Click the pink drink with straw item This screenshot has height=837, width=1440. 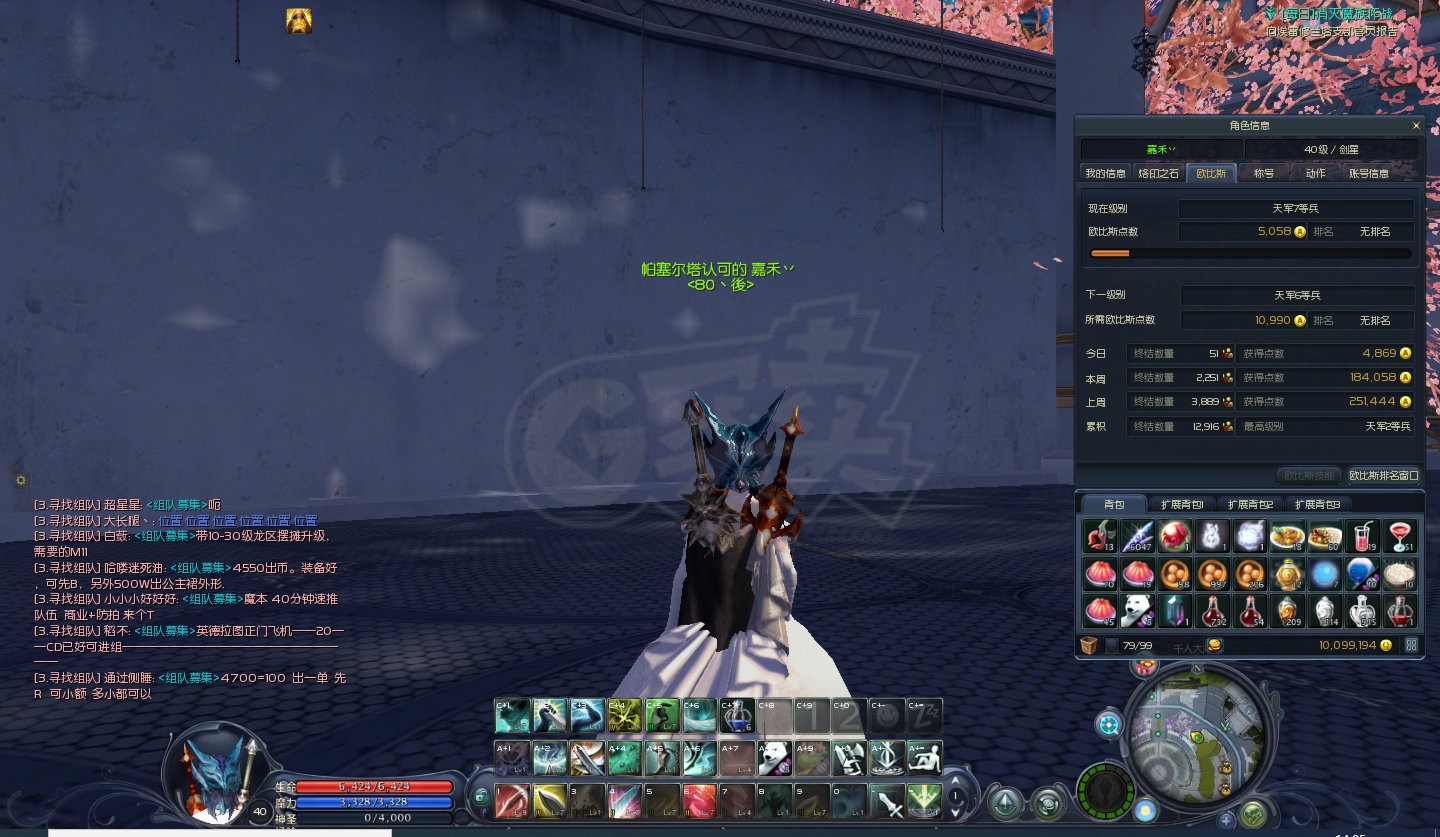[1361, 536]
